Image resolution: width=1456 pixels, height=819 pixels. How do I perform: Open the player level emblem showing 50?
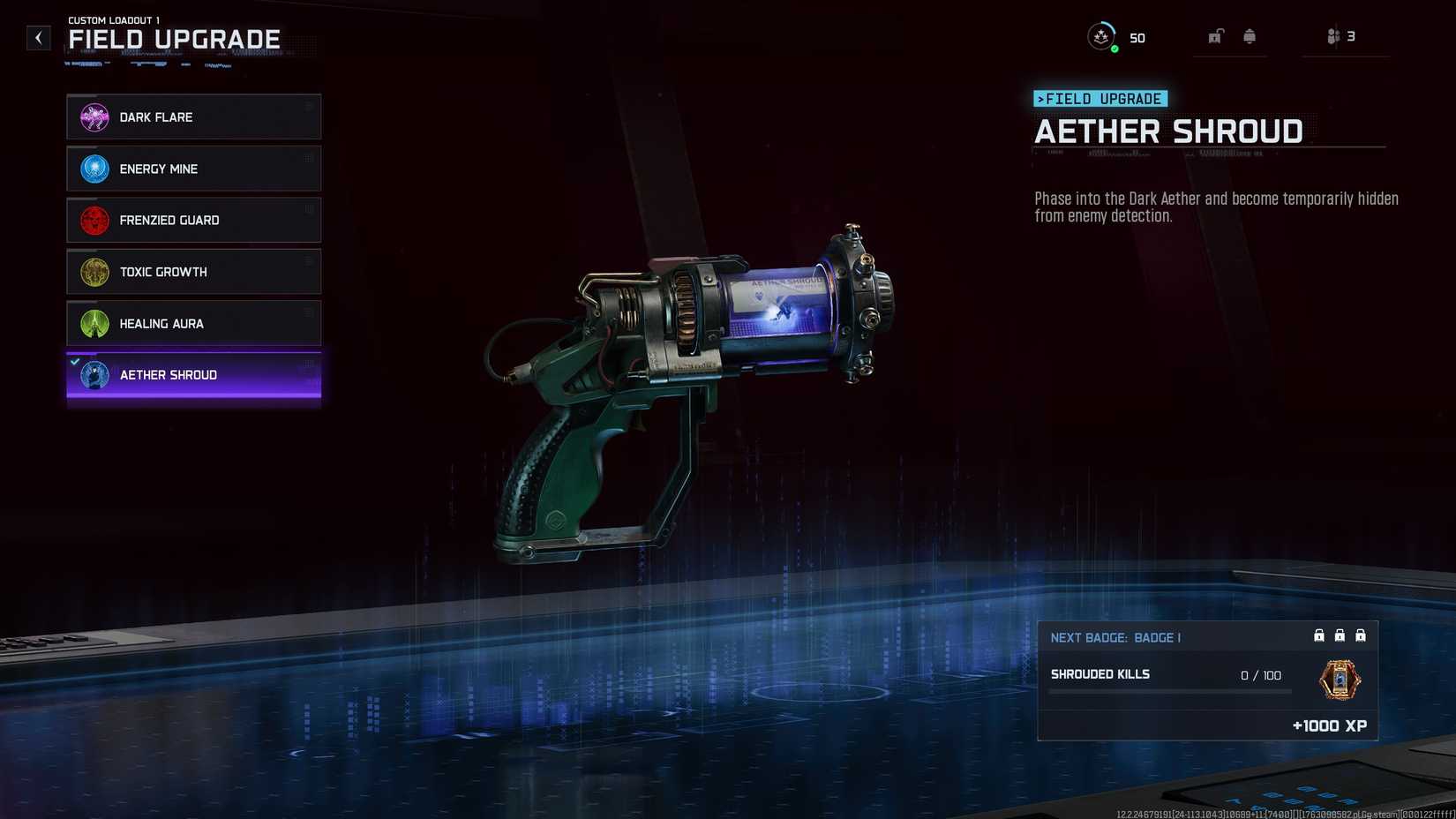1102,37
